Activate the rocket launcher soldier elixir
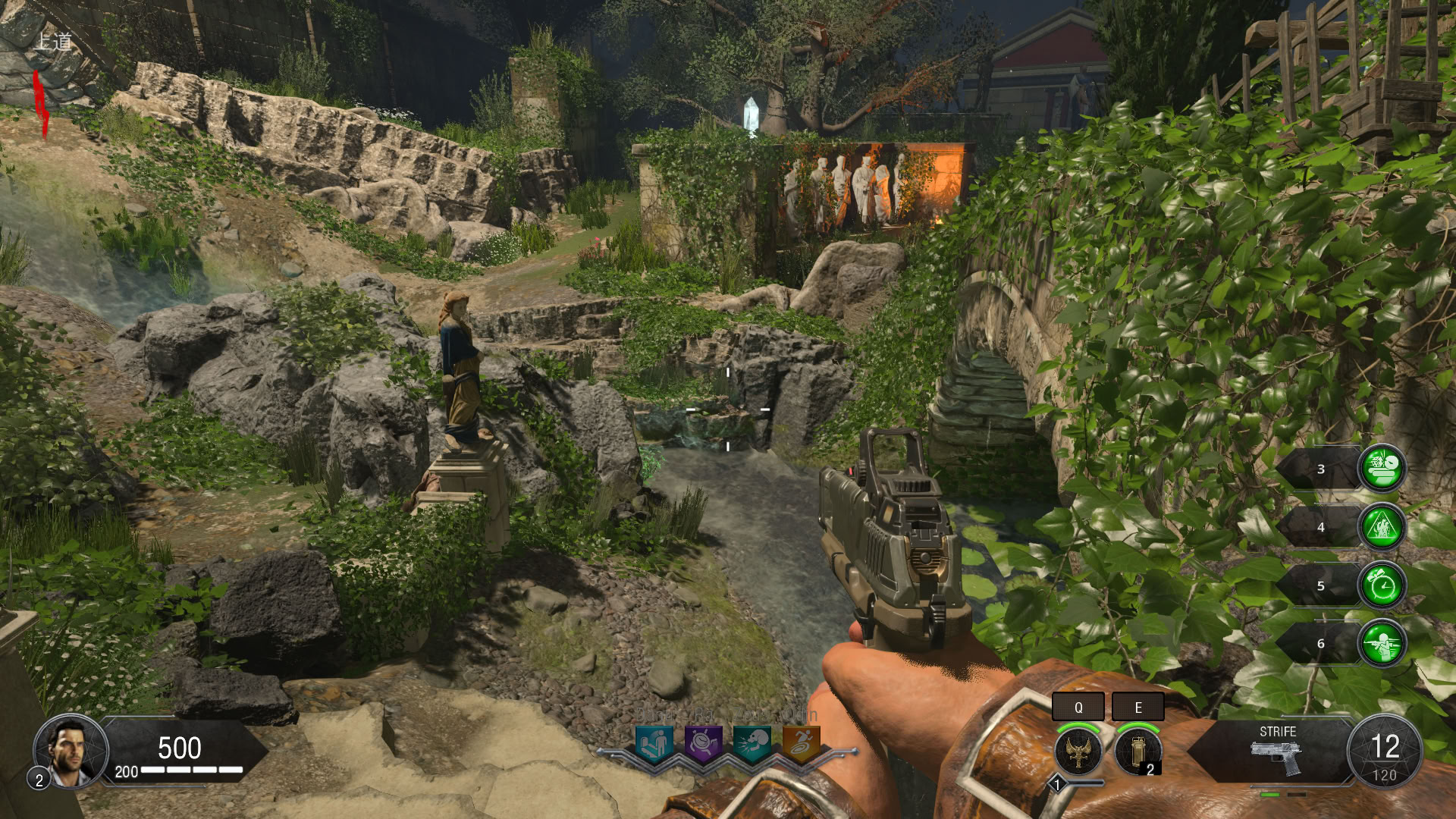The width and height of the screenshot is (1456, 819). pyautogui.click(x=1382, y=644)
